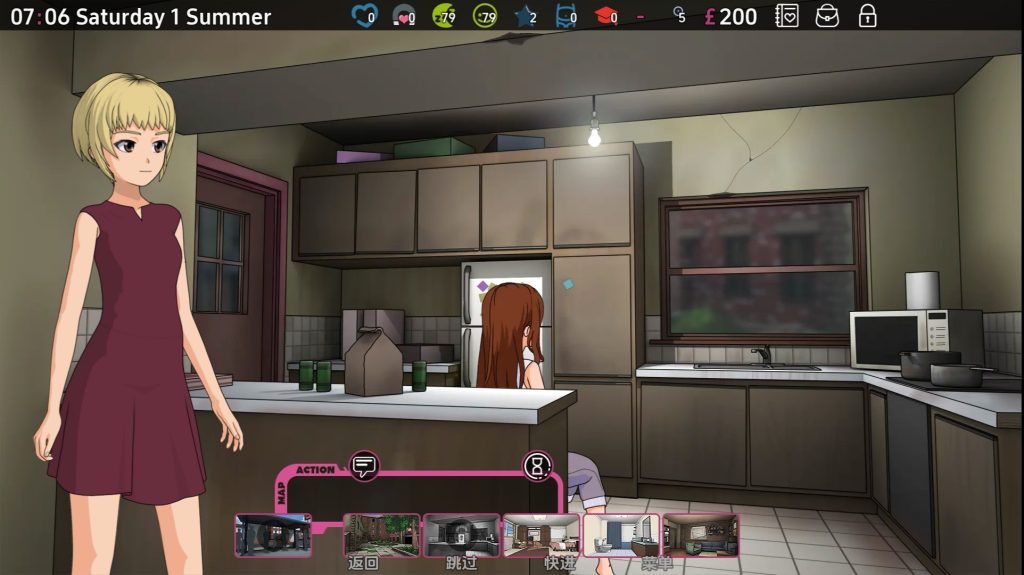Screen dimensions: 1024x575
Task: Click the padlock icon
Action: [x=867, y=16]
